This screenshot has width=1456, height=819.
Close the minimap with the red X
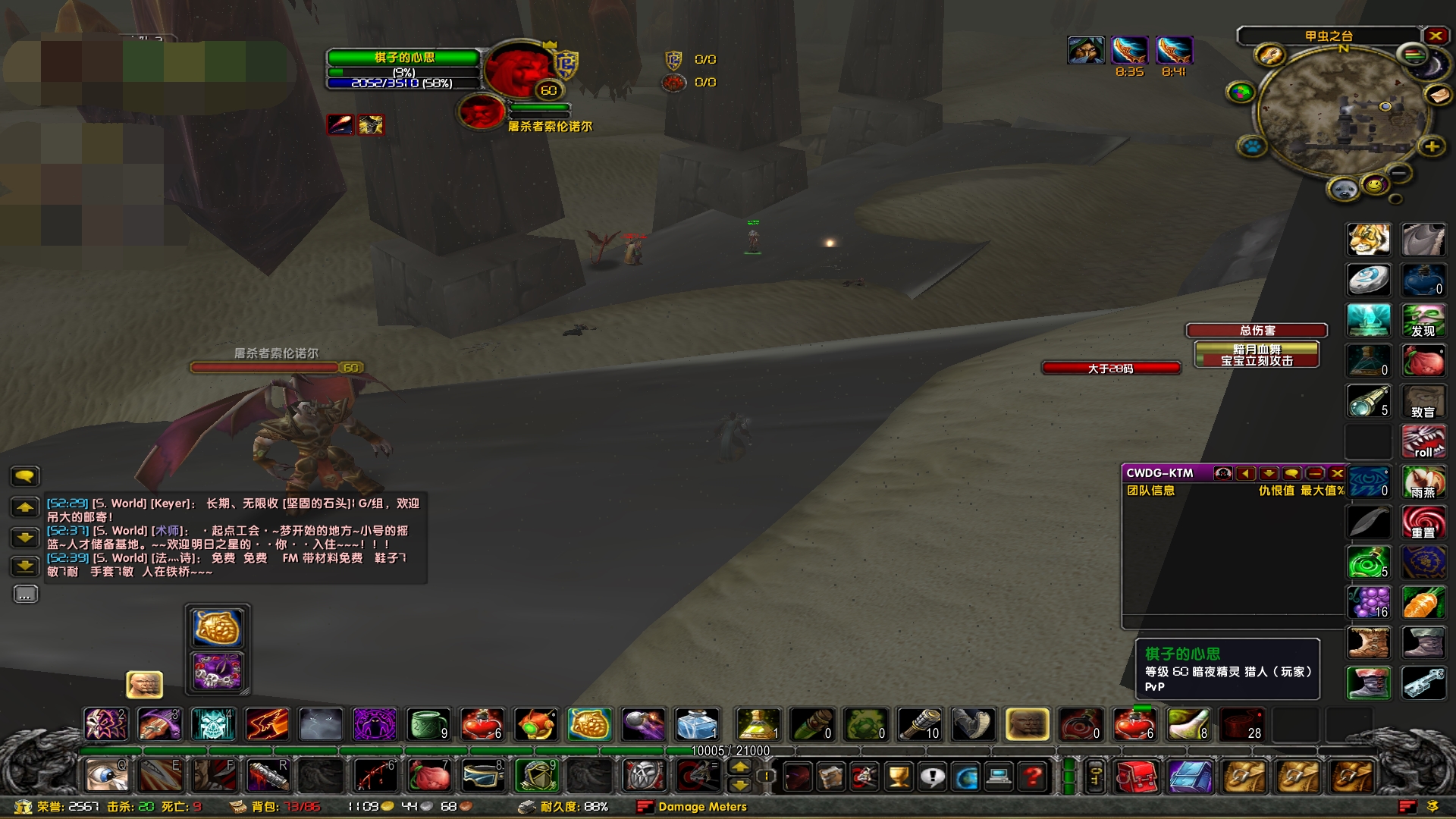1436,36
